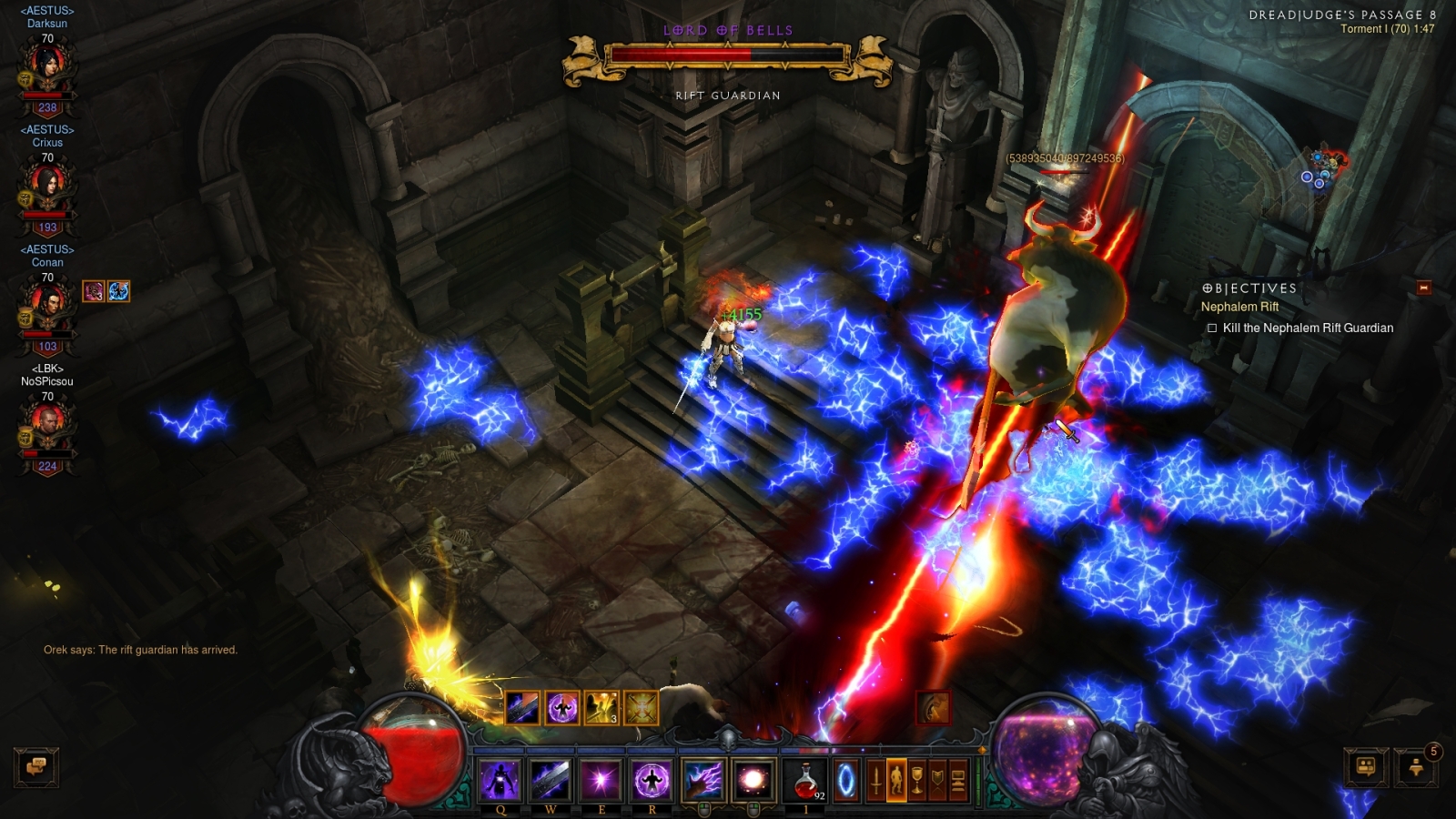1456x819 pixels.
Task: Activate the E purple starburst skill
Action: (x=601, y=780)
